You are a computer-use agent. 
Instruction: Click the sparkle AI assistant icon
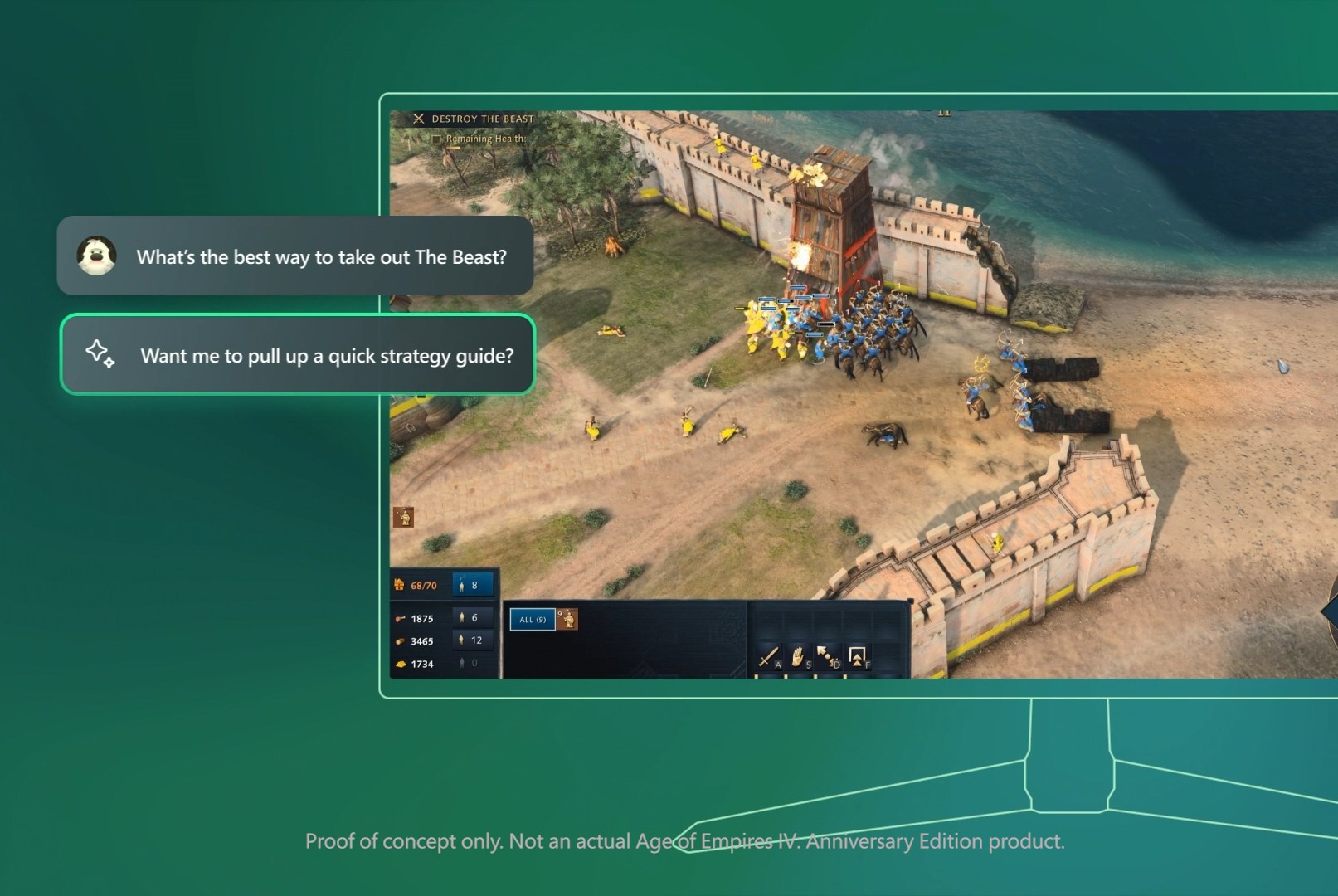point(97,355)
